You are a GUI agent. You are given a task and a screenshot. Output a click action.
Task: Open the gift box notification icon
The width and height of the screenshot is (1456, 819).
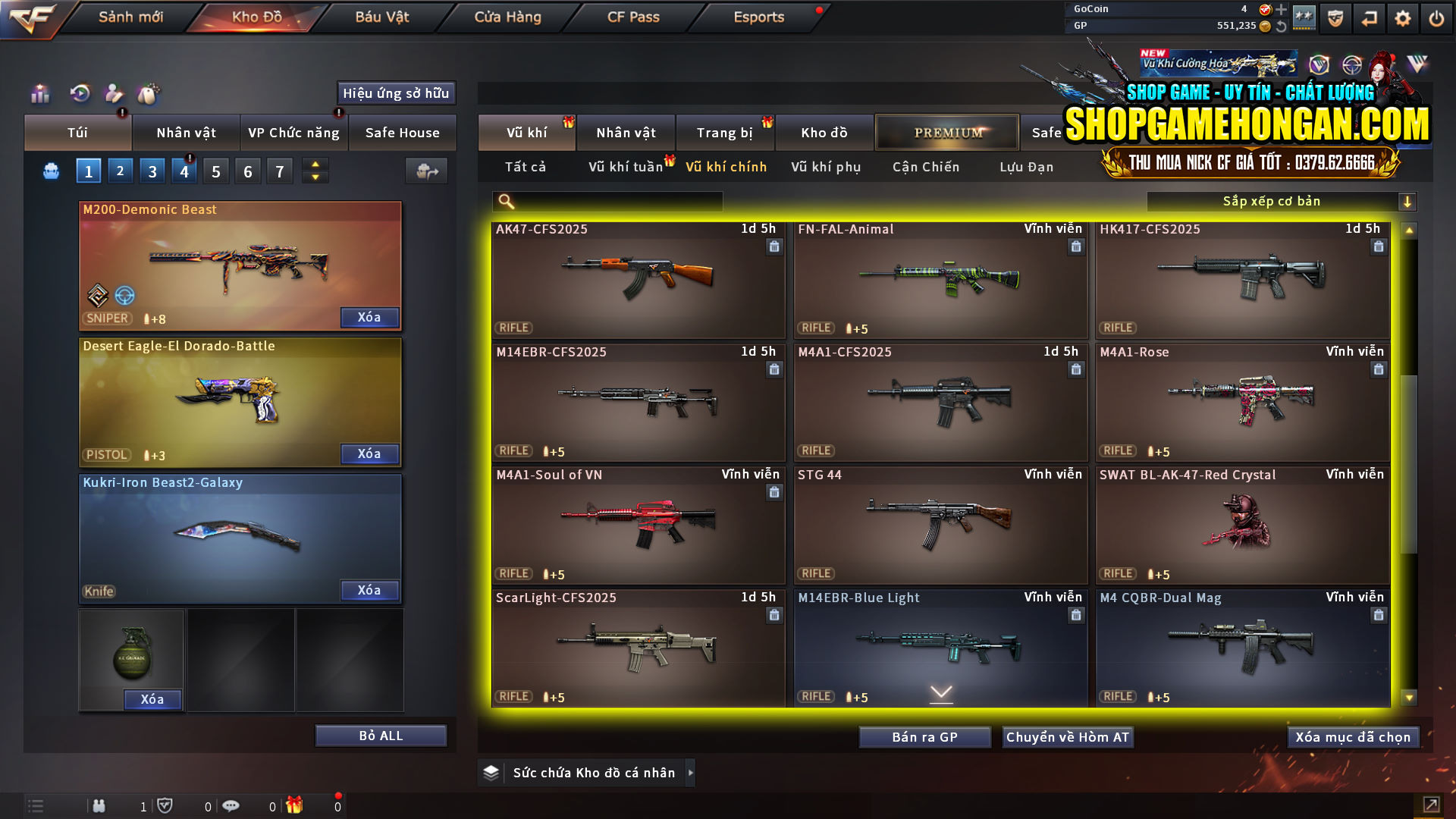pyautogui.click(x=296, y=805)
